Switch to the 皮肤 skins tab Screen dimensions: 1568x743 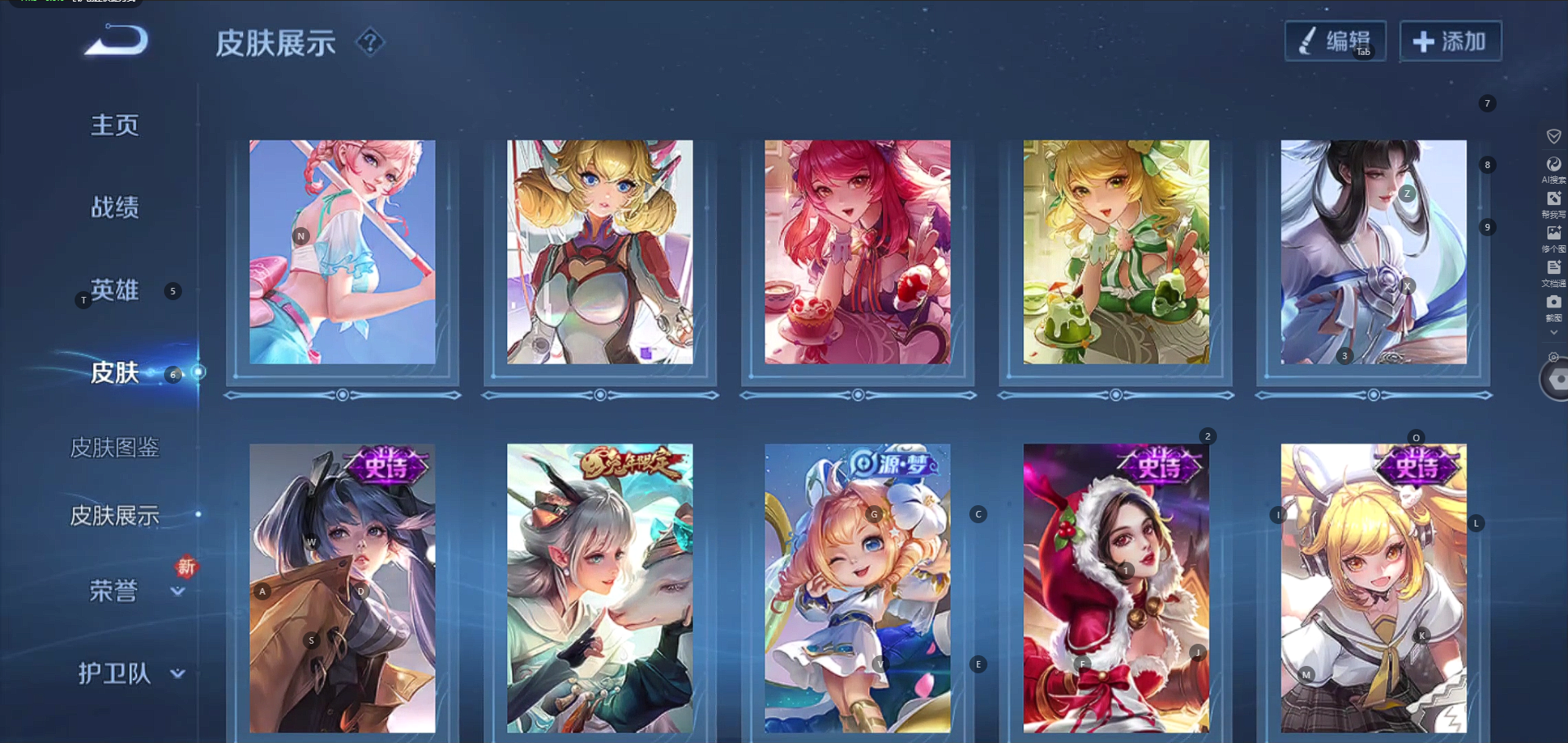(115, 373)
